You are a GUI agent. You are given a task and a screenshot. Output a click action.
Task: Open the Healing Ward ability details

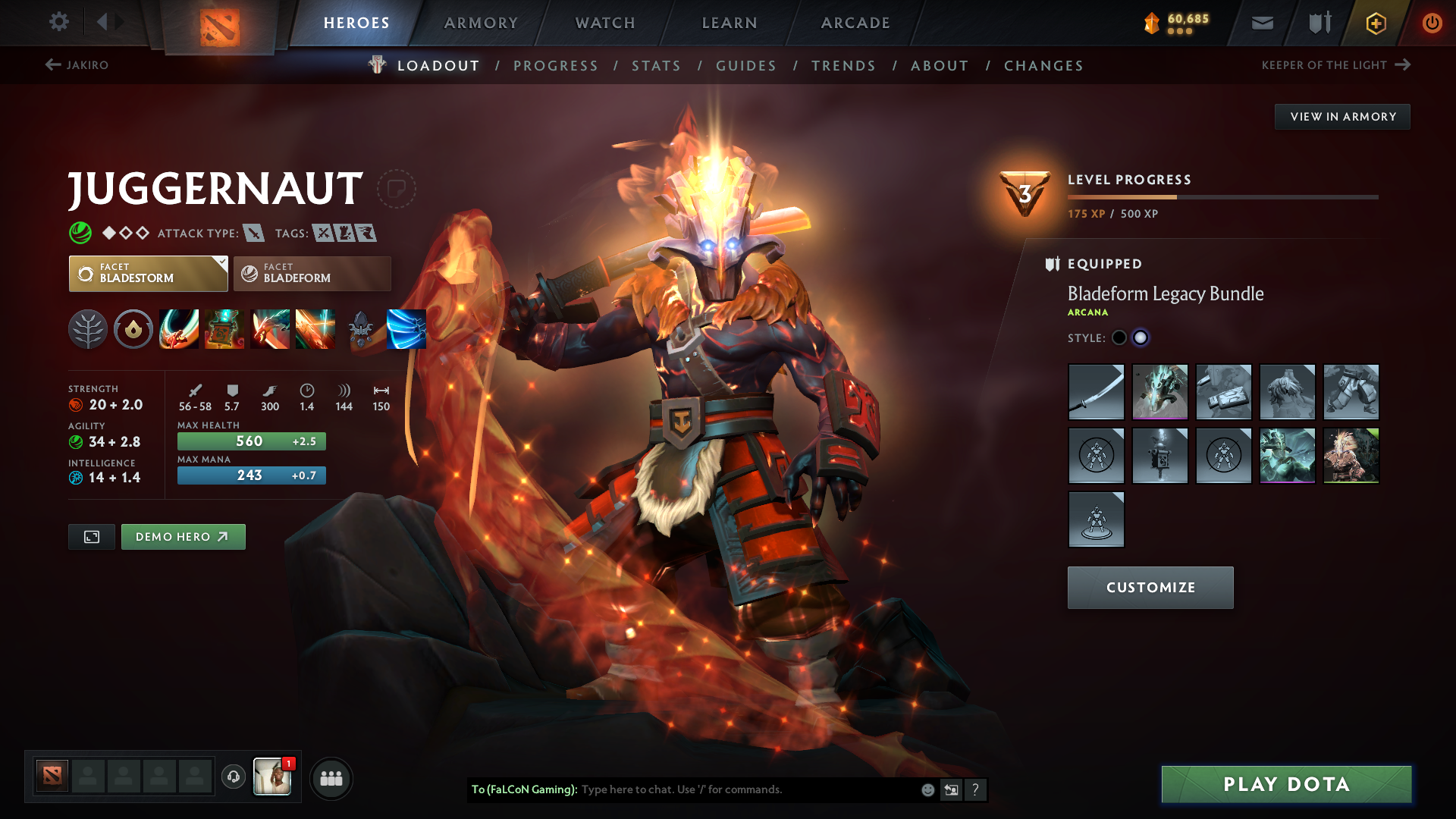tap(224, 328)
